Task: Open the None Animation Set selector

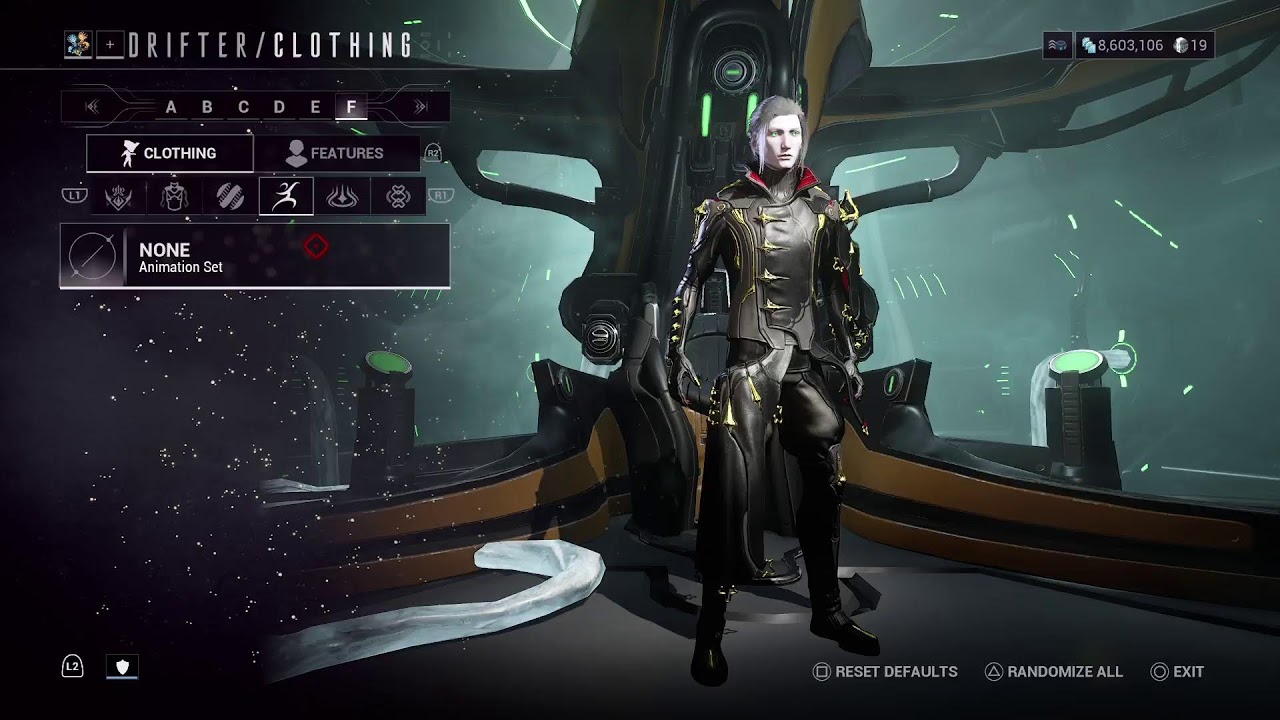Action: tap(255, 257)
